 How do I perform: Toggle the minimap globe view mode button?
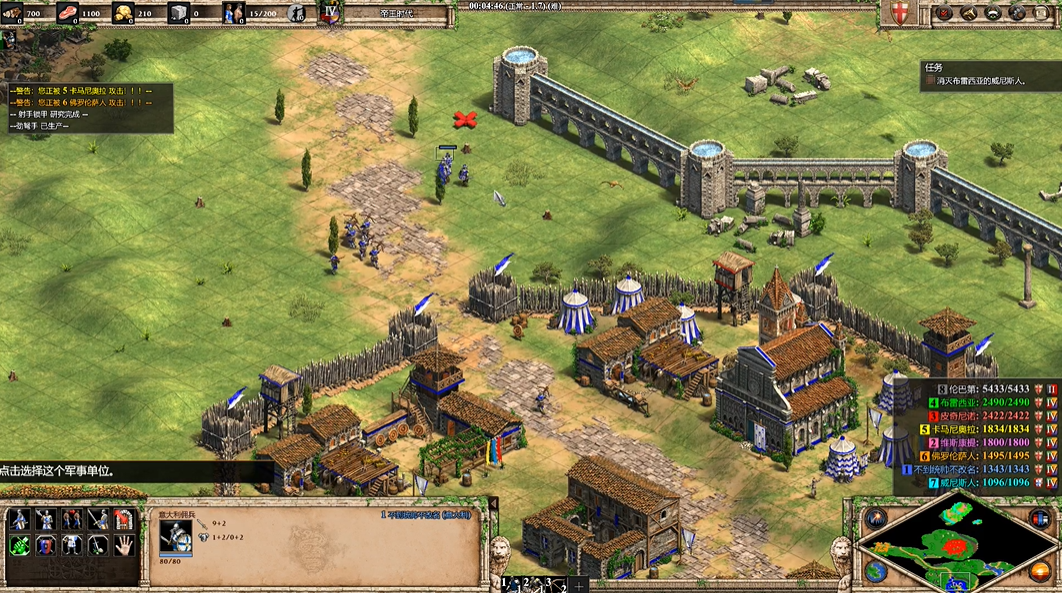click(876, 571)
